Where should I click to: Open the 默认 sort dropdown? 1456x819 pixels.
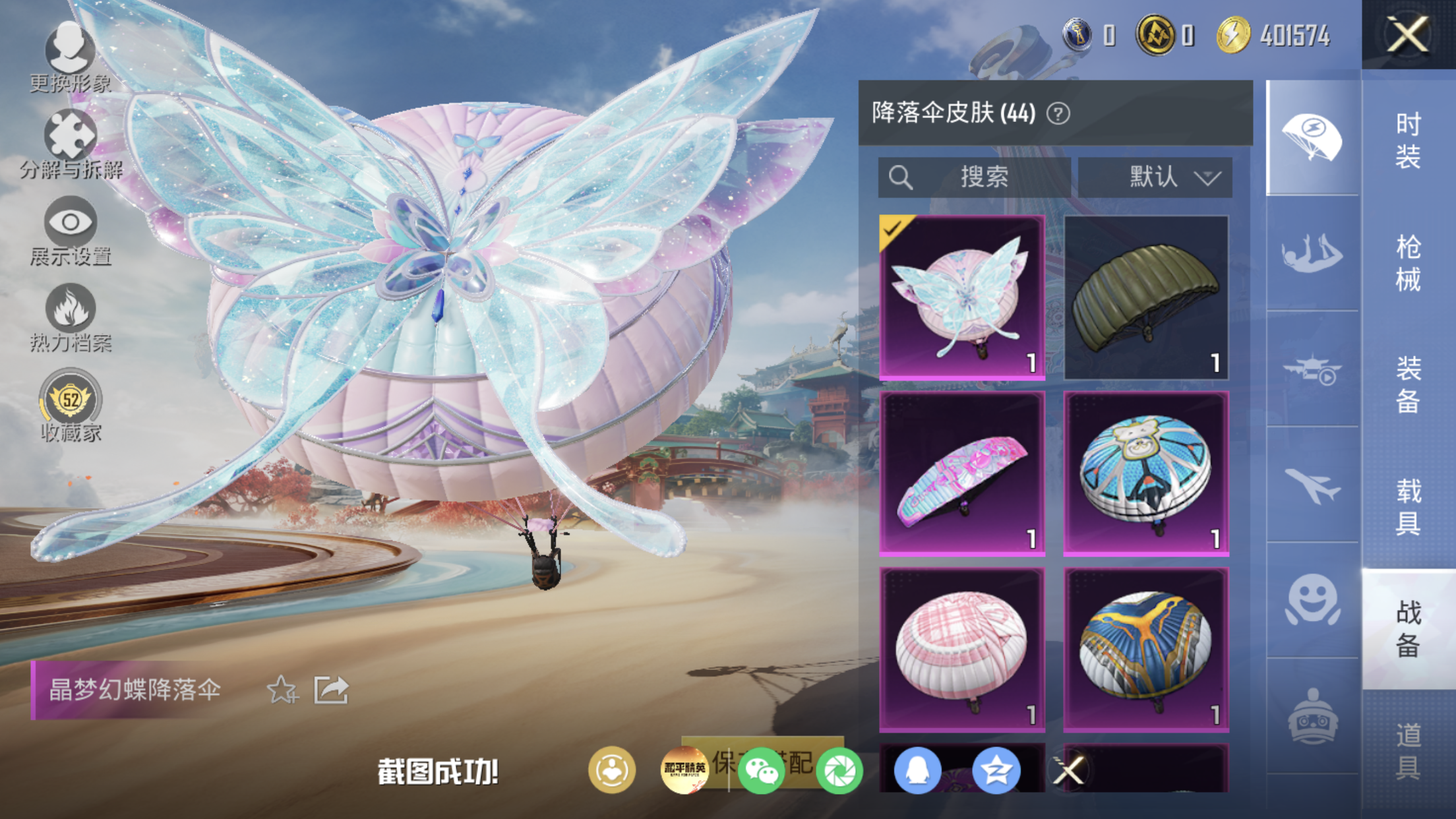click(x=1155, y=177)
